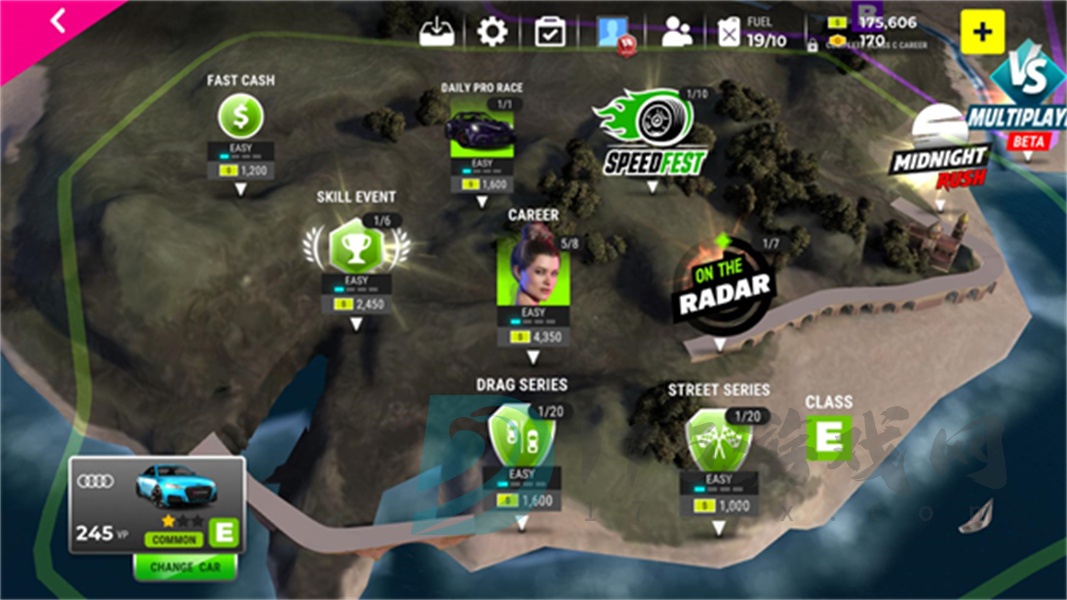View the player profile portrait
1067x600 pixels.
pyautogui.click(x=612, y=32)
